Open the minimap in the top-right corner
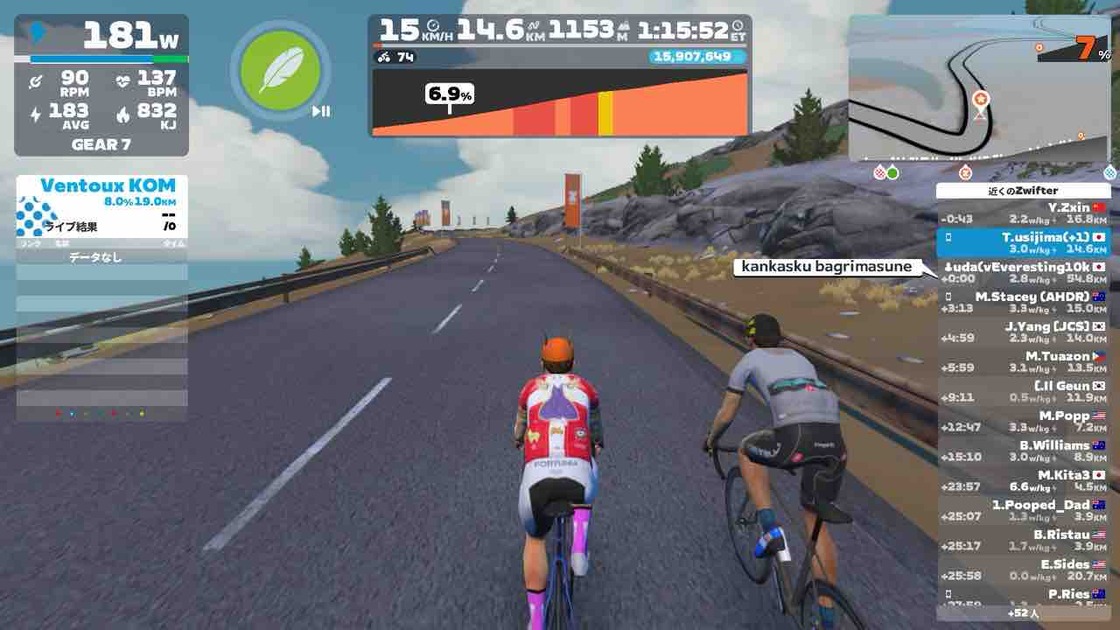 tap(980, 88)
